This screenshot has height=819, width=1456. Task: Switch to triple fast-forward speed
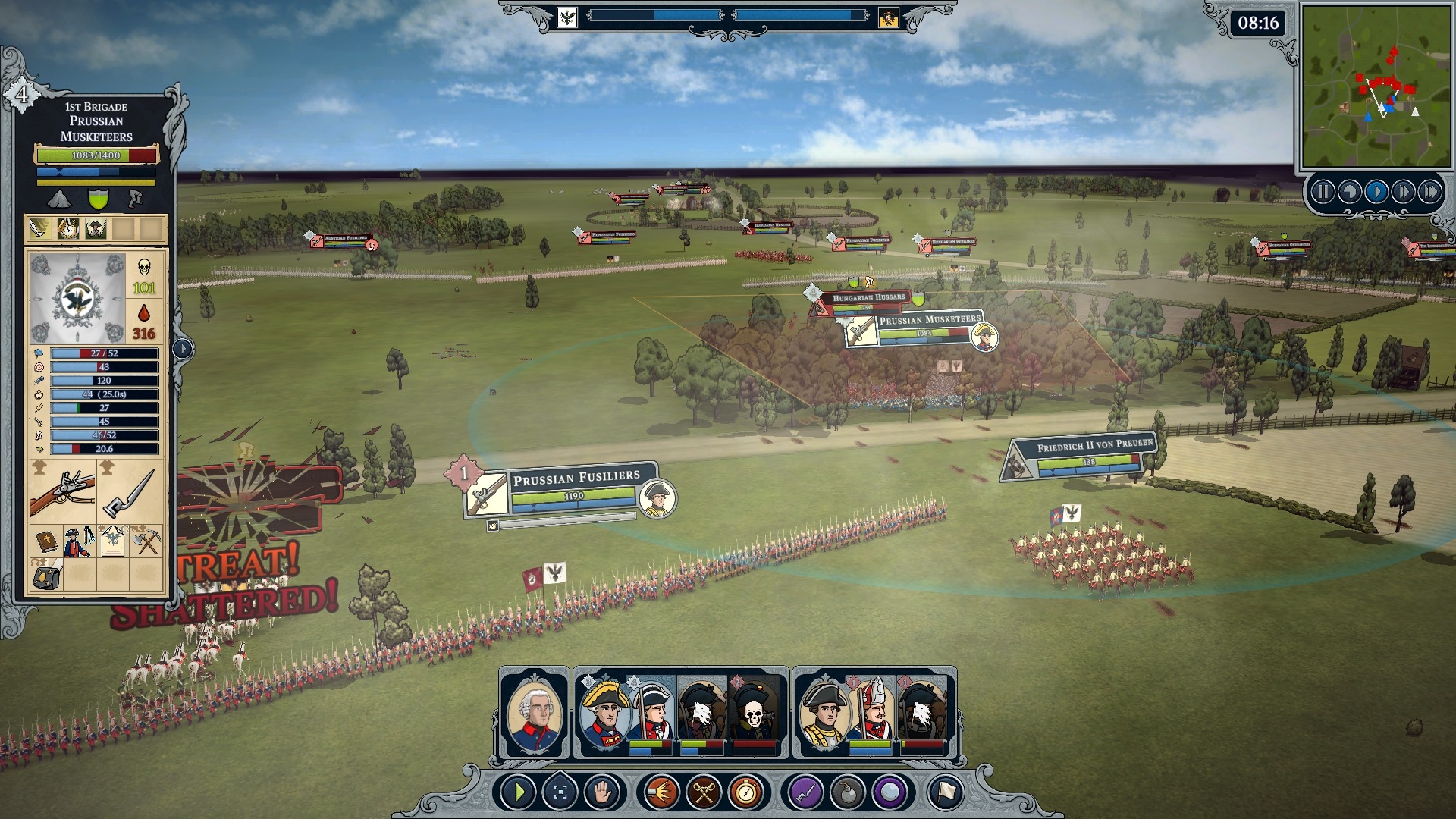pos(1429,192)
